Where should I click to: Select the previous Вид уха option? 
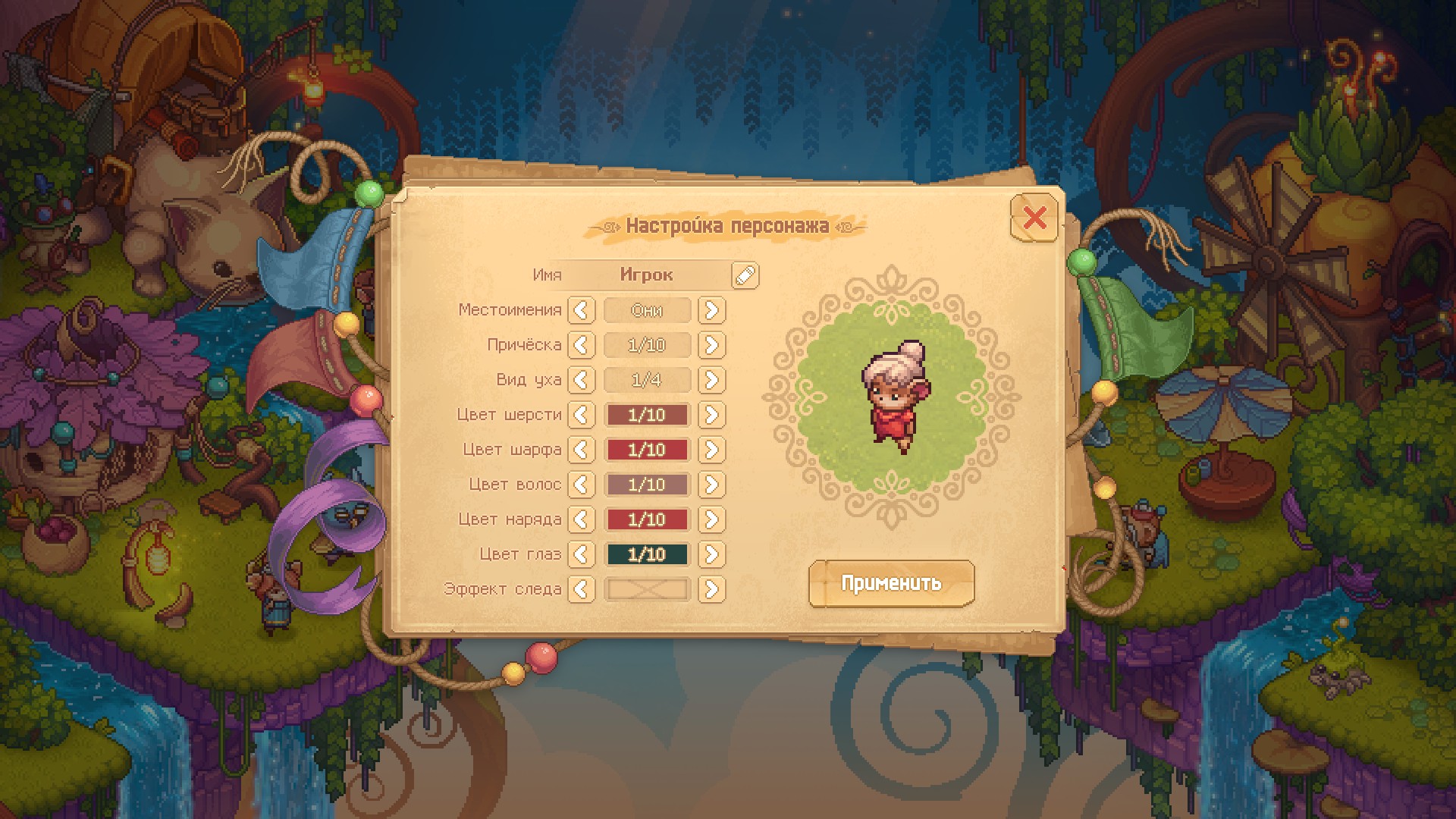click(582, 380)
